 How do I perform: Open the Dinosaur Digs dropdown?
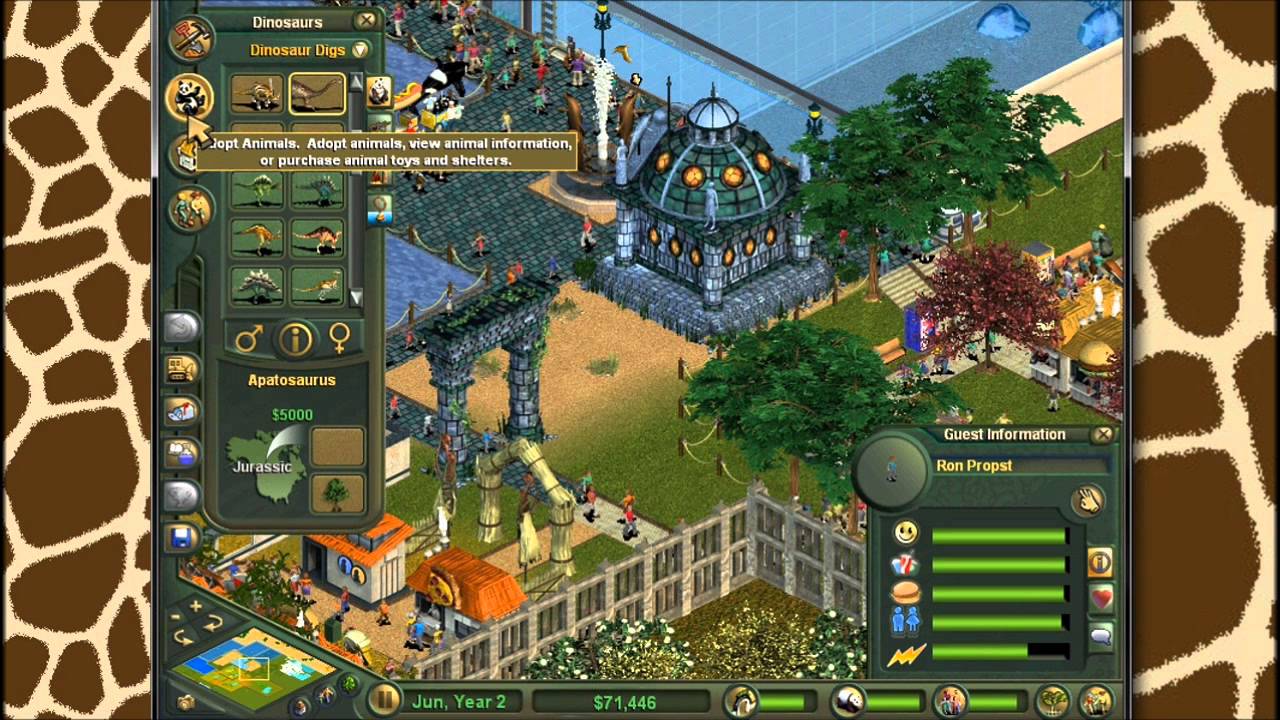point(360,49)
